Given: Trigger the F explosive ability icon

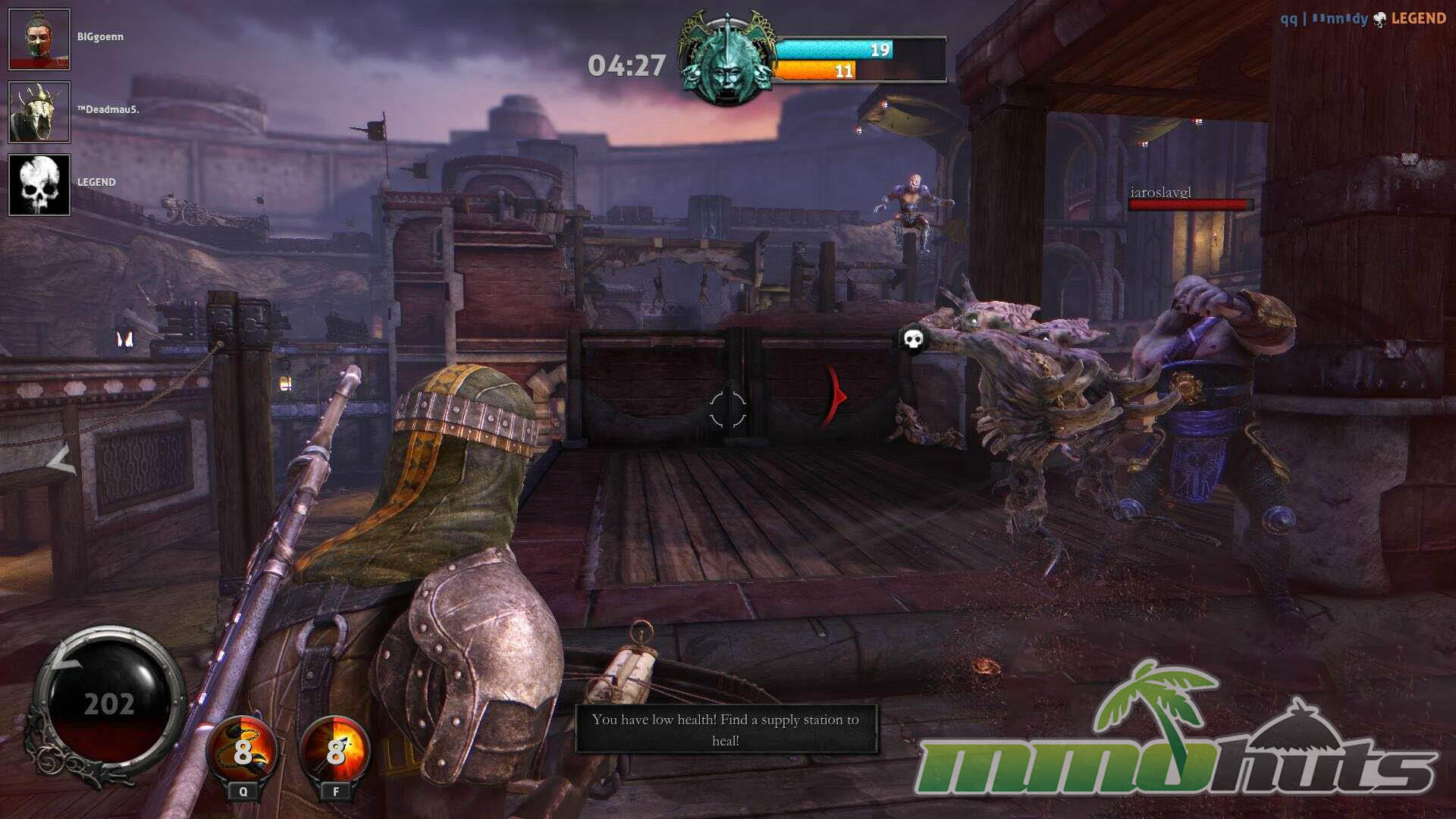Looking at the screenshot, I should click(336, 752).
